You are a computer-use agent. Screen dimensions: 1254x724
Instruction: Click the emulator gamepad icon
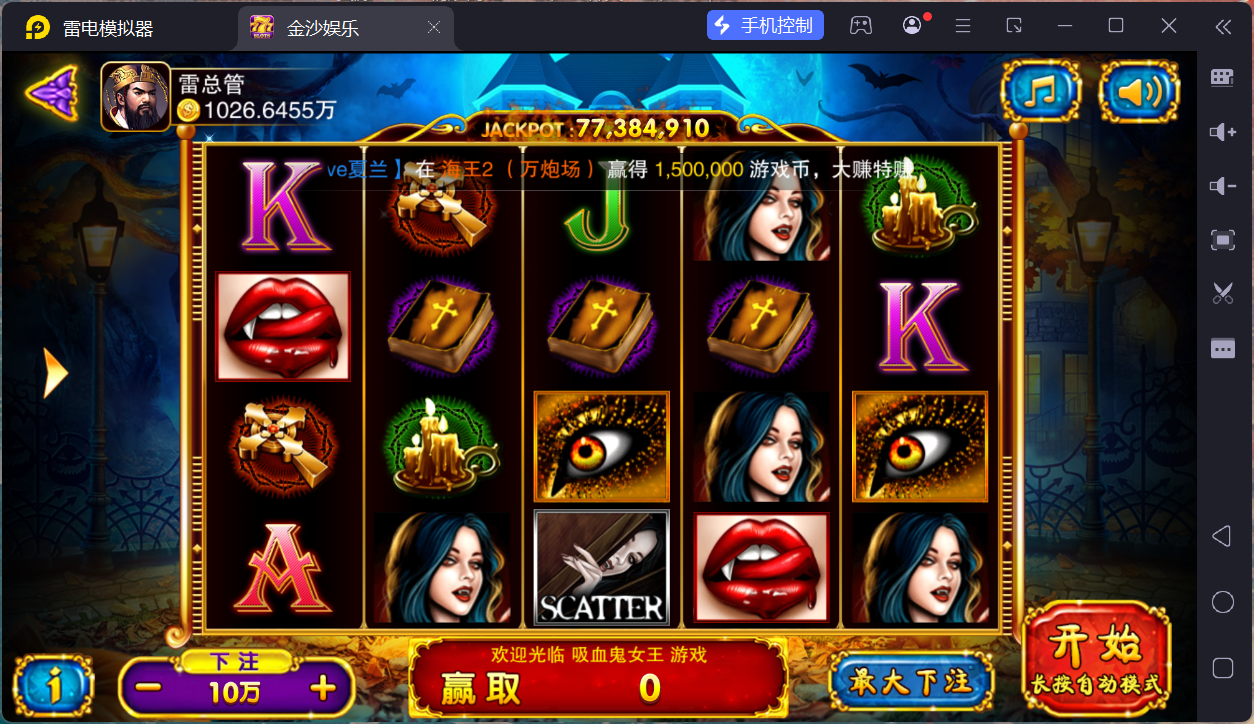860,26
